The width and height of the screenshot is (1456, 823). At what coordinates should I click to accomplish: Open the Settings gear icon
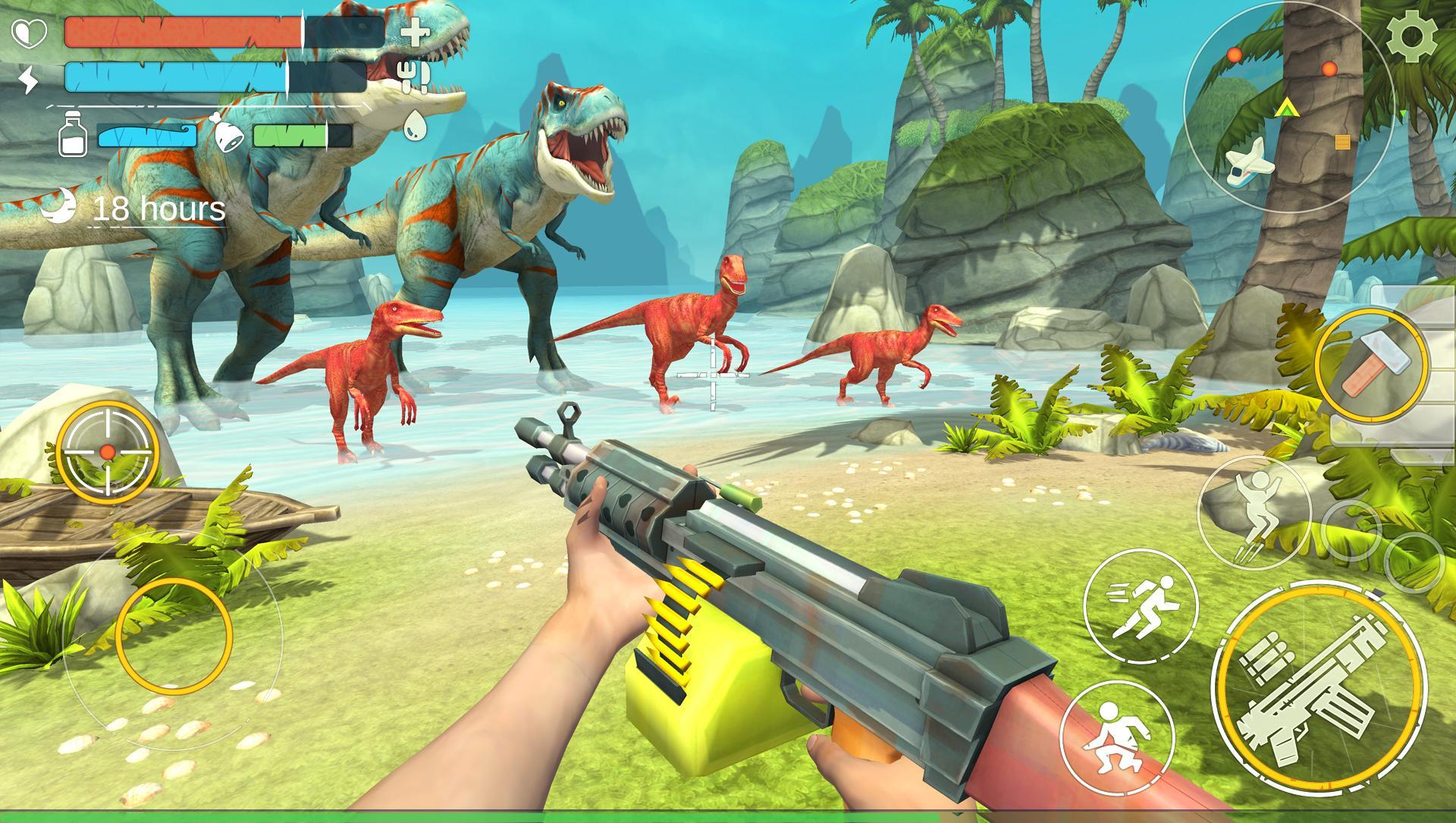pos(1413,36)
